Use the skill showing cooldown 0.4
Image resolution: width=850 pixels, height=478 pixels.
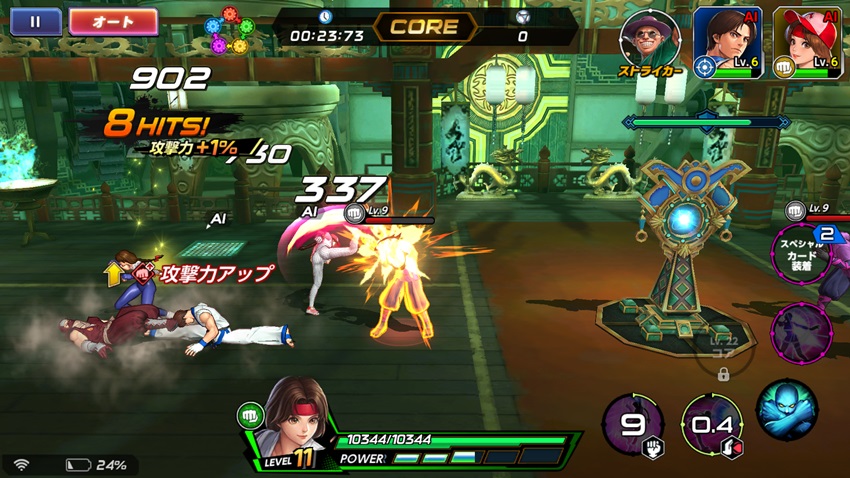[x=711, y=425]
